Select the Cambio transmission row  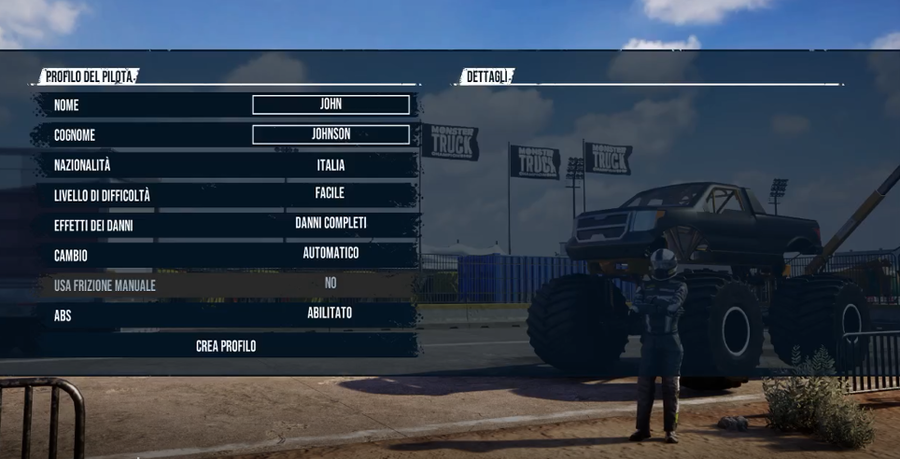[228, 254]
